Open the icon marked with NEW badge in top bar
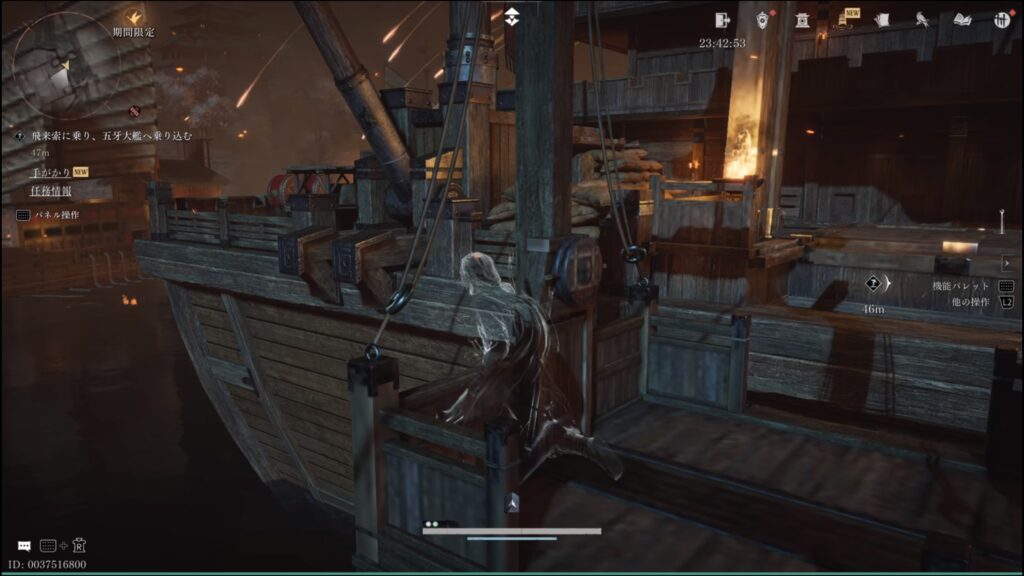 tap(842, 19)
